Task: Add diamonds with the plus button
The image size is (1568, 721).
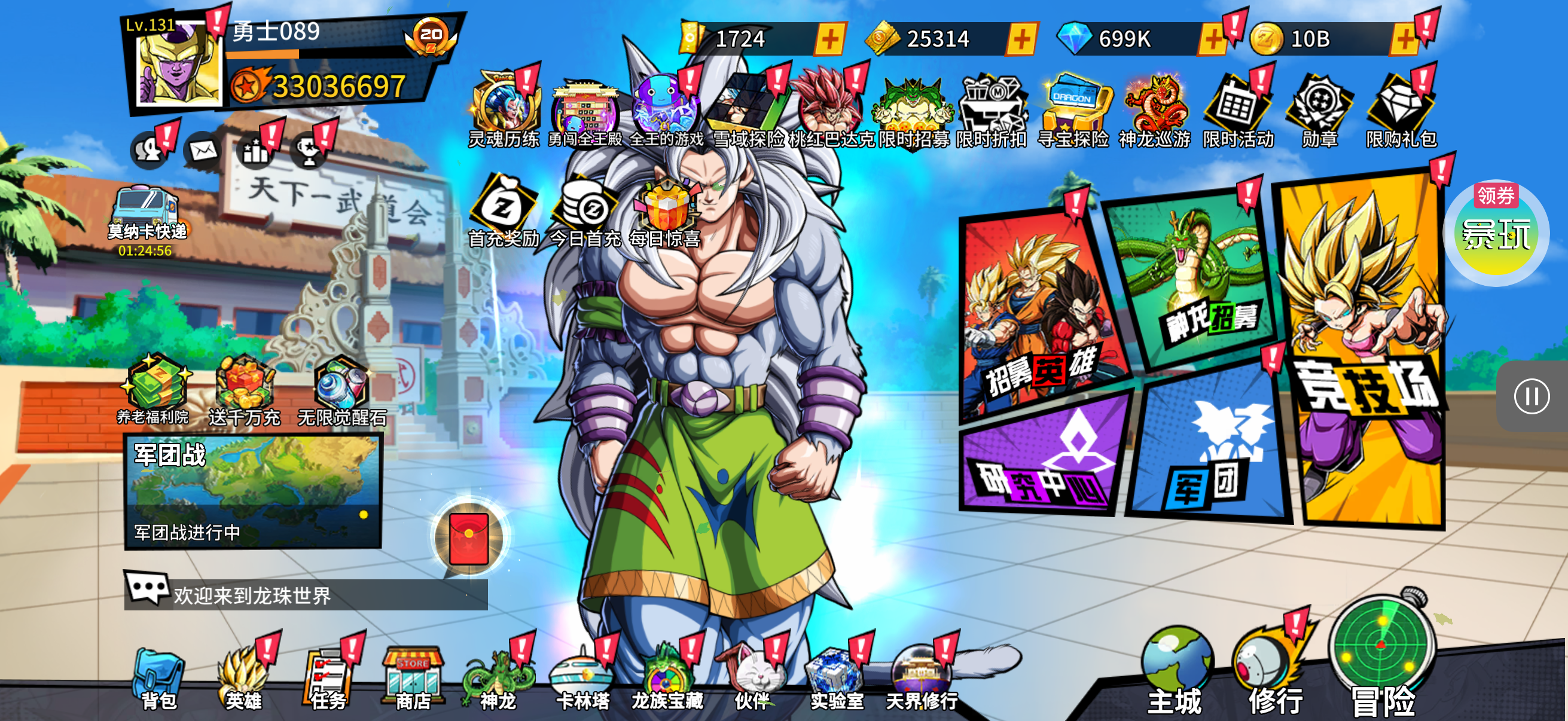Action: [1213, 39]
